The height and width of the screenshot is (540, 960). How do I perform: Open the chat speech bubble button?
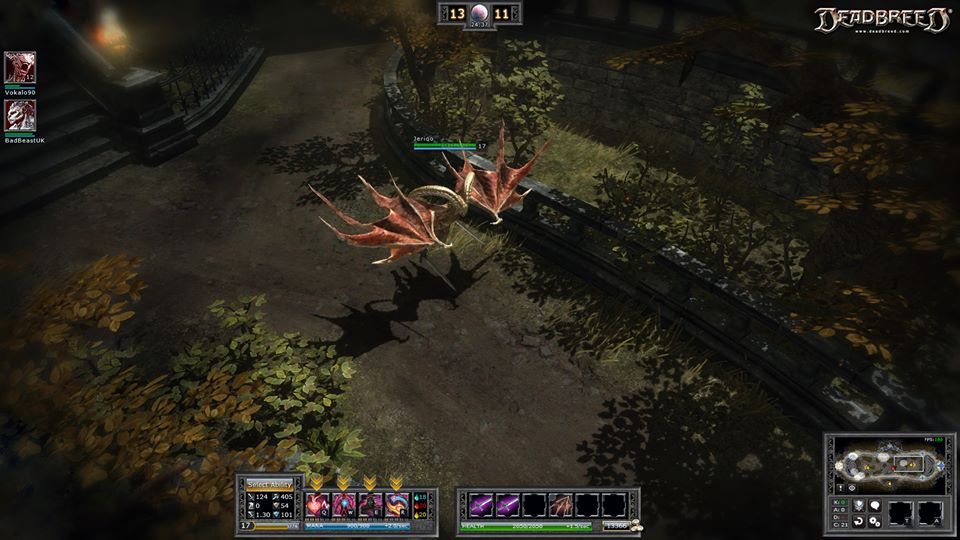coord(874,506)
